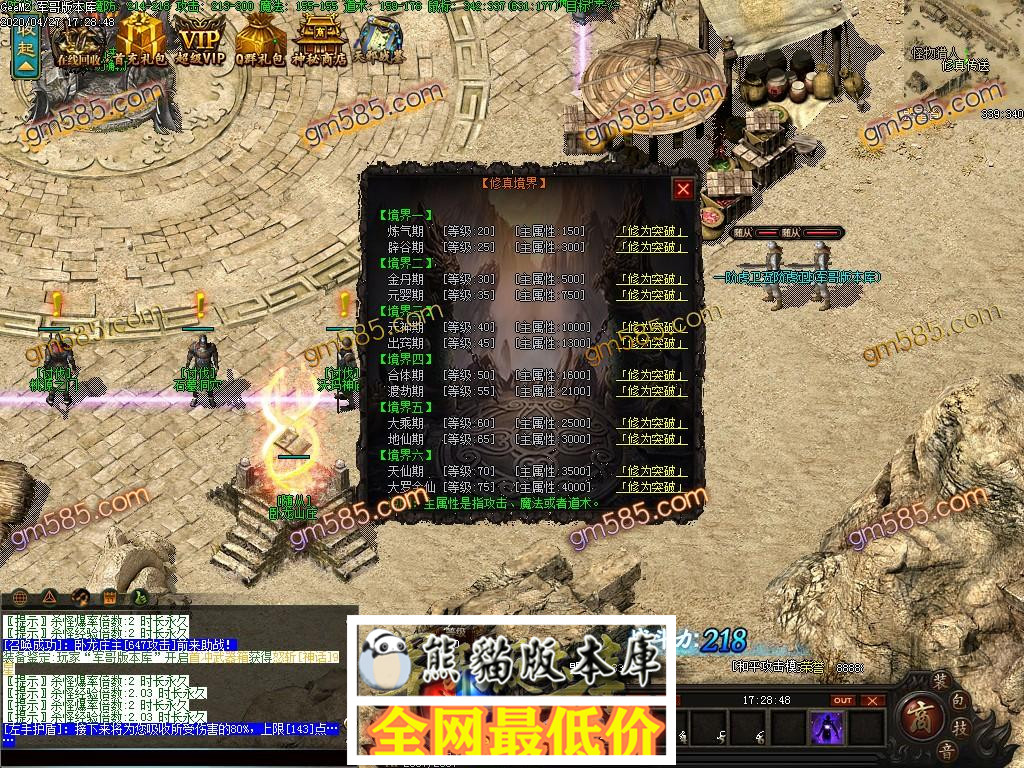1024x768 pixels.
Task: Enter the 神秘商店 mystery shop
Action: 320,42
